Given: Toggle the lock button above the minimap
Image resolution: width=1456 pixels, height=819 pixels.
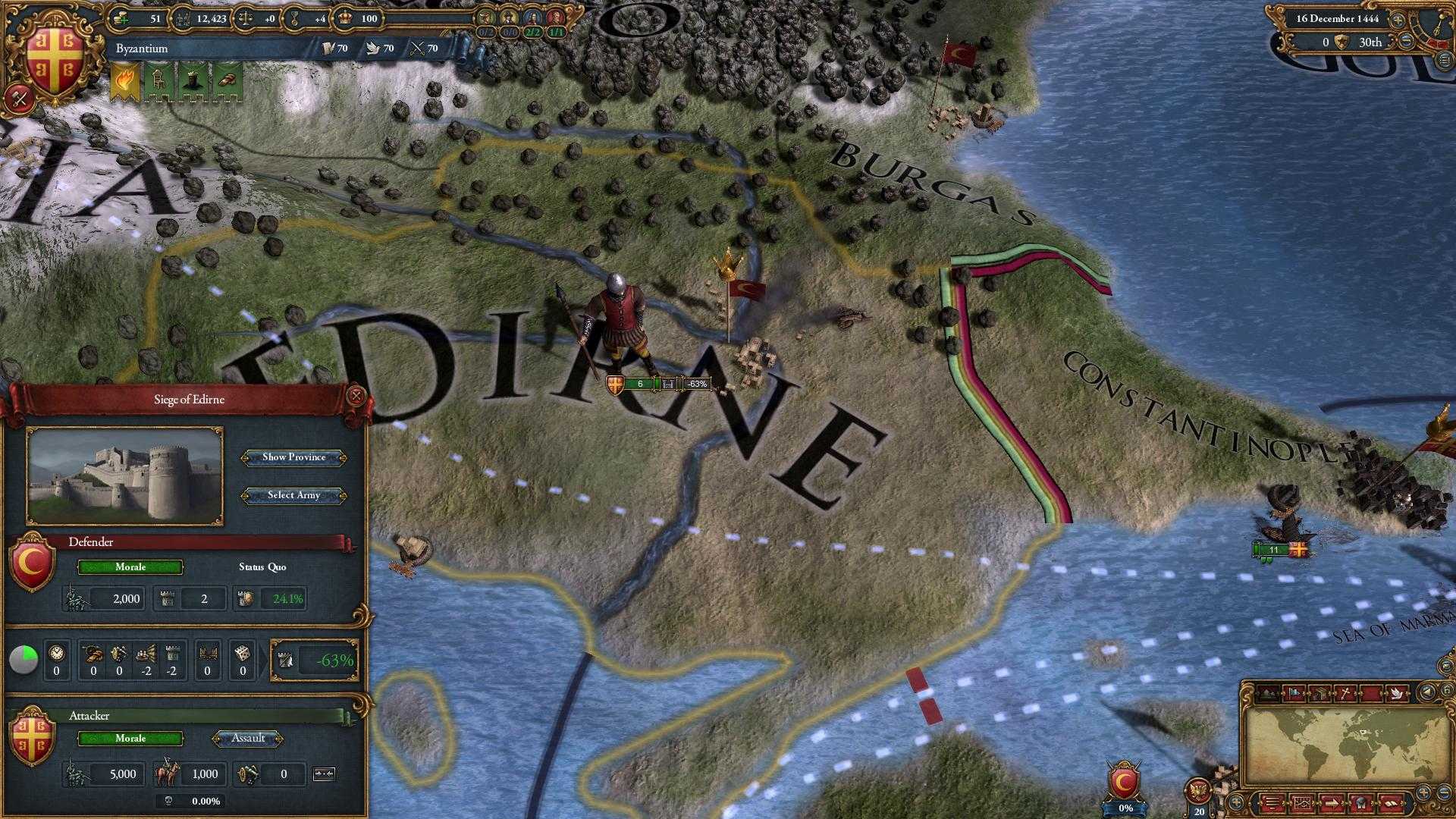Looking at the screenshot, I should tap(1445, 690).
